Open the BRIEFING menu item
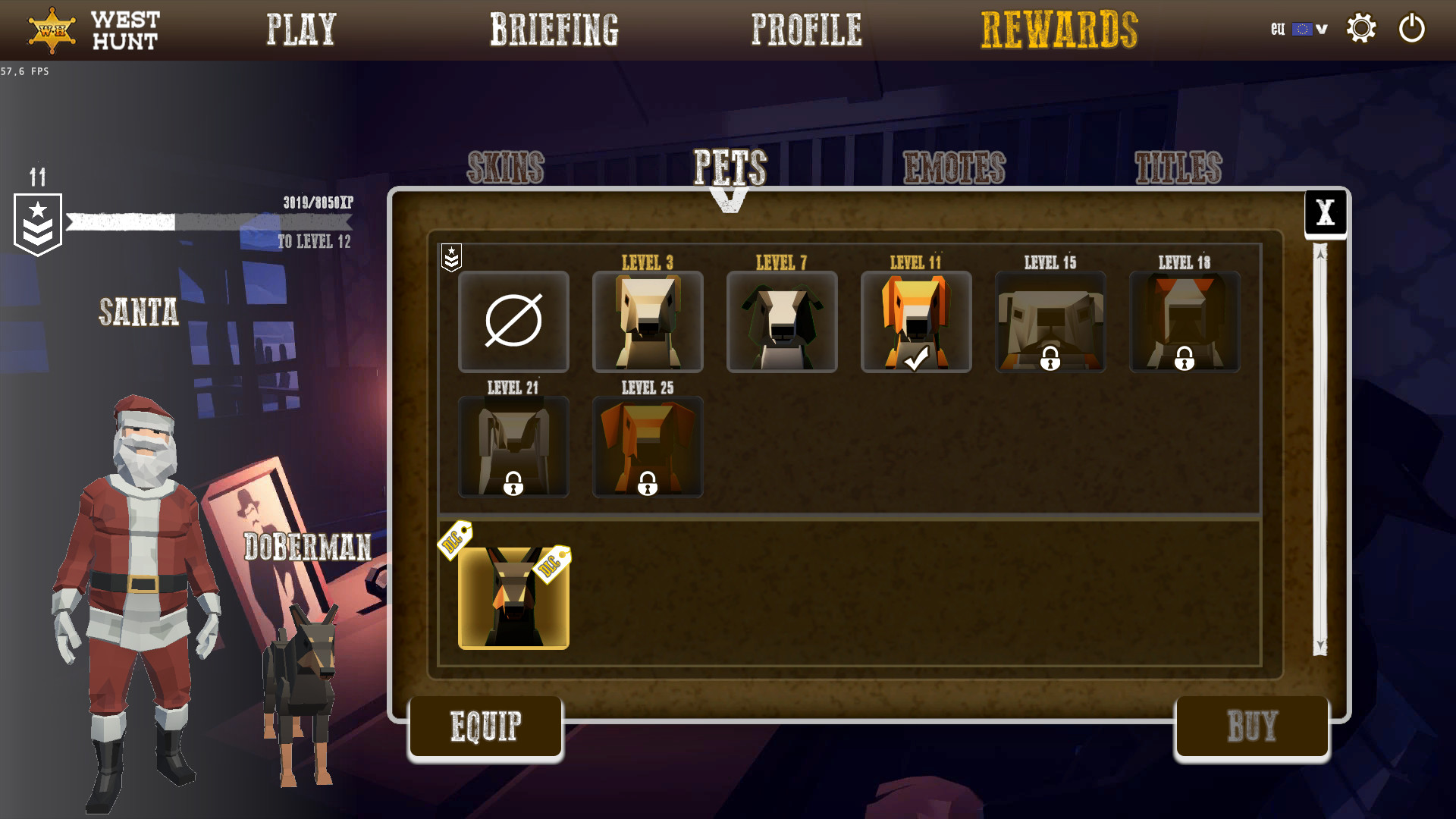 coord(554,30)
